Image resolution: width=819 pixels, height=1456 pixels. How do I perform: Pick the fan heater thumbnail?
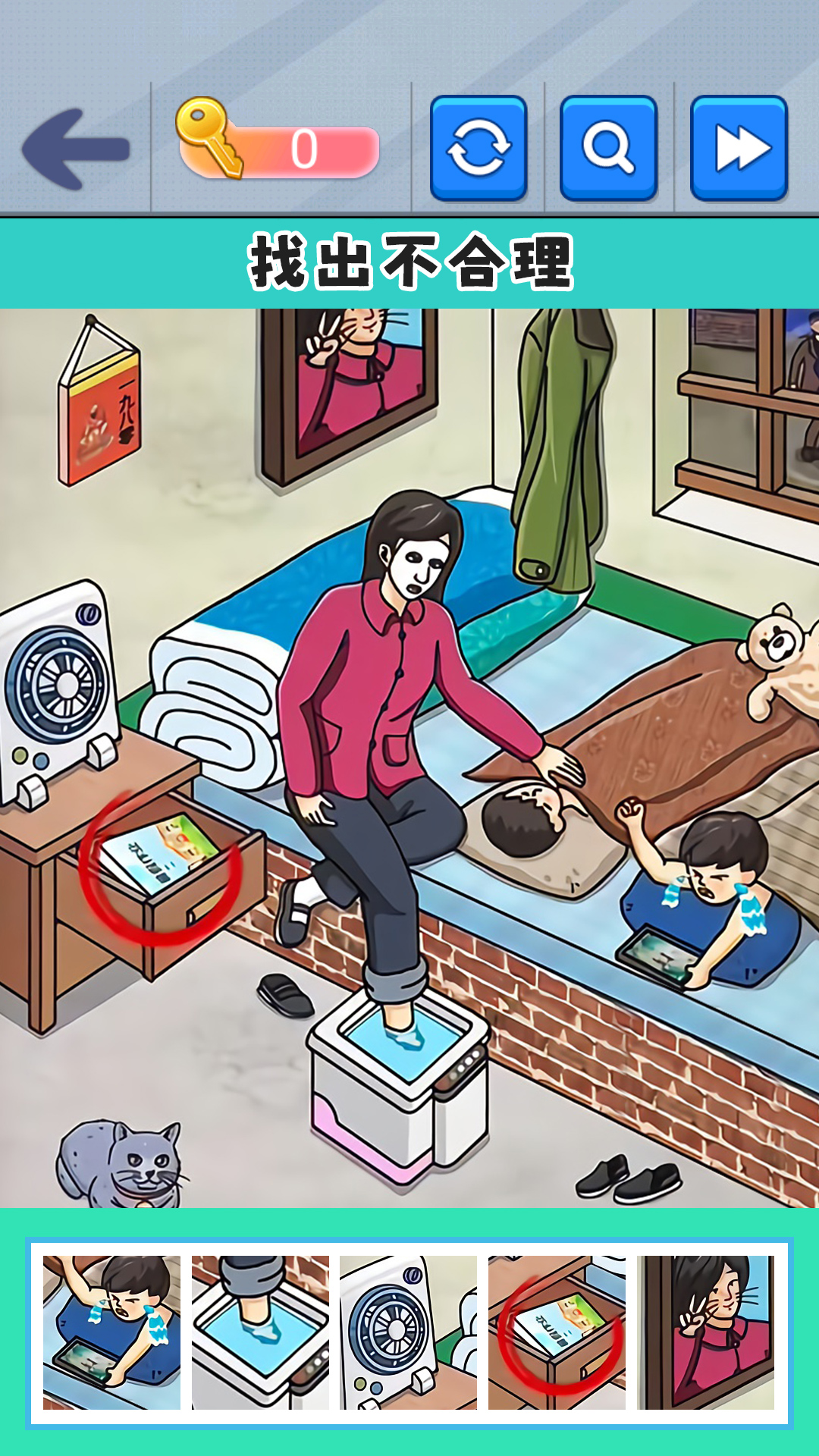pyautogui.click(x=408, y=1332)
